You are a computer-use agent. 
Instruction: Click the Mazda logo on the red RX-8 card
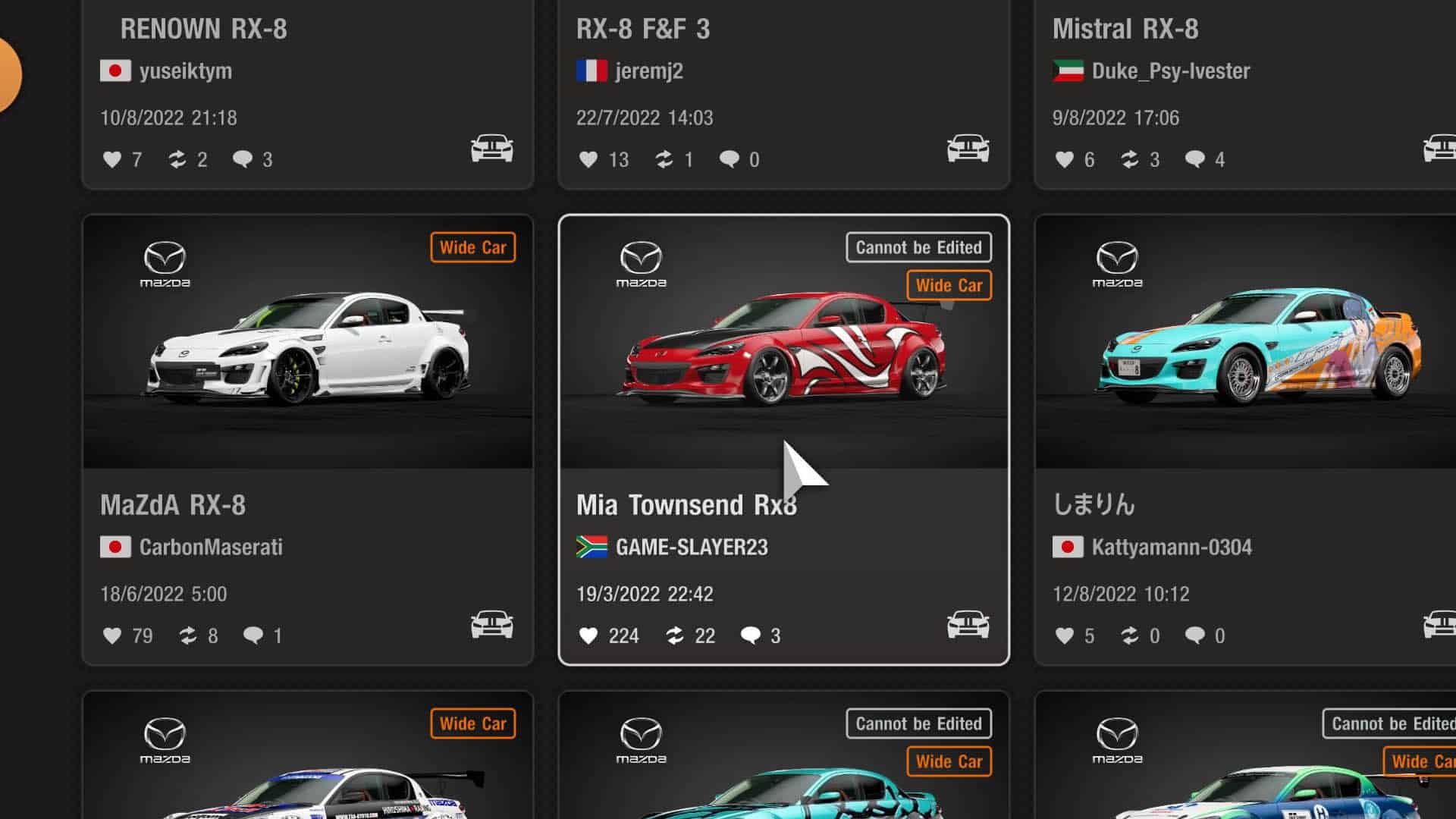[642, 262]
